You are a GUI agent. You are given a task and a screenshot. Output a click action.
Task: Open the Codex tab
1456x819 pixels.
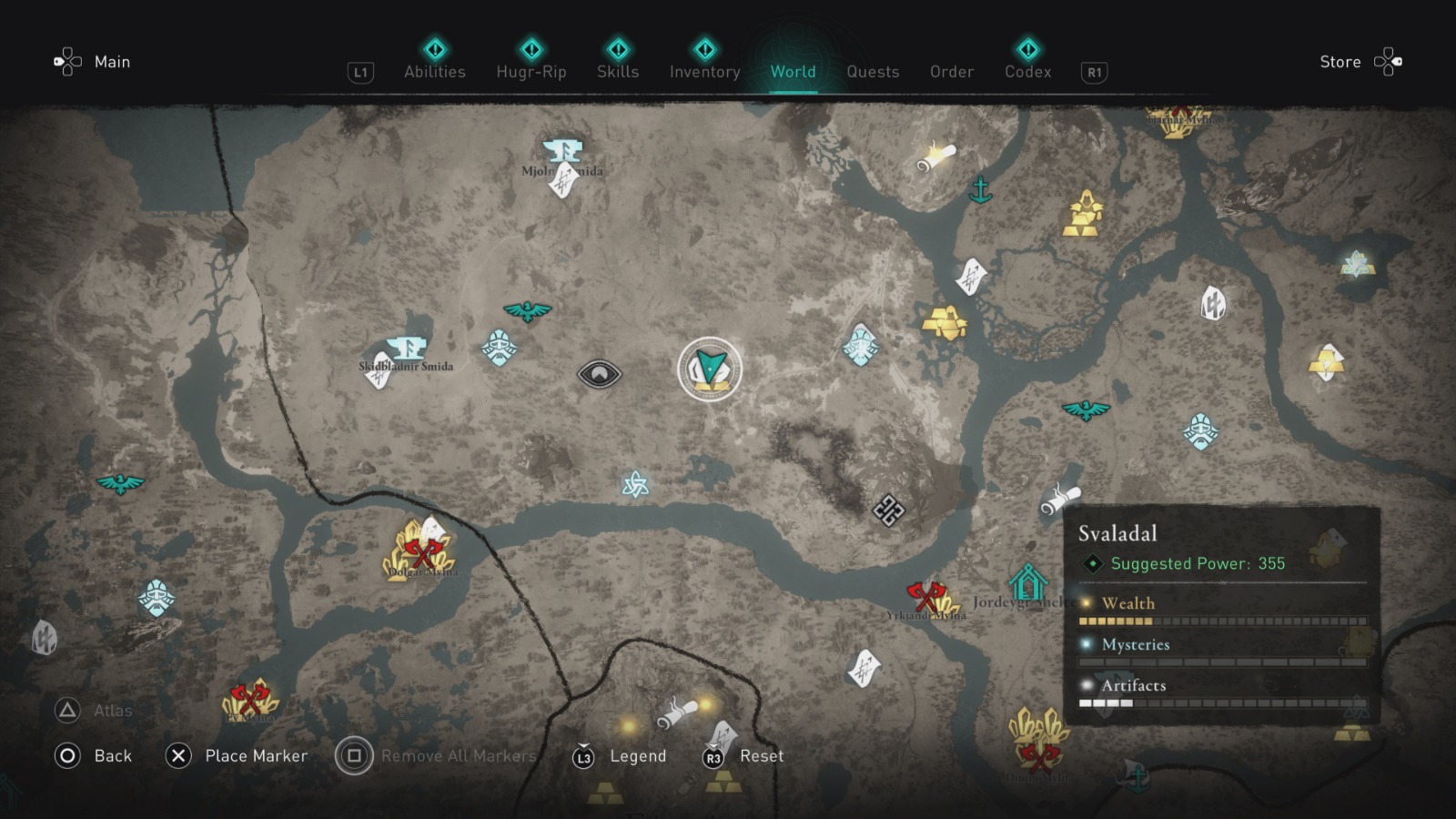[x=1026, y=72]
